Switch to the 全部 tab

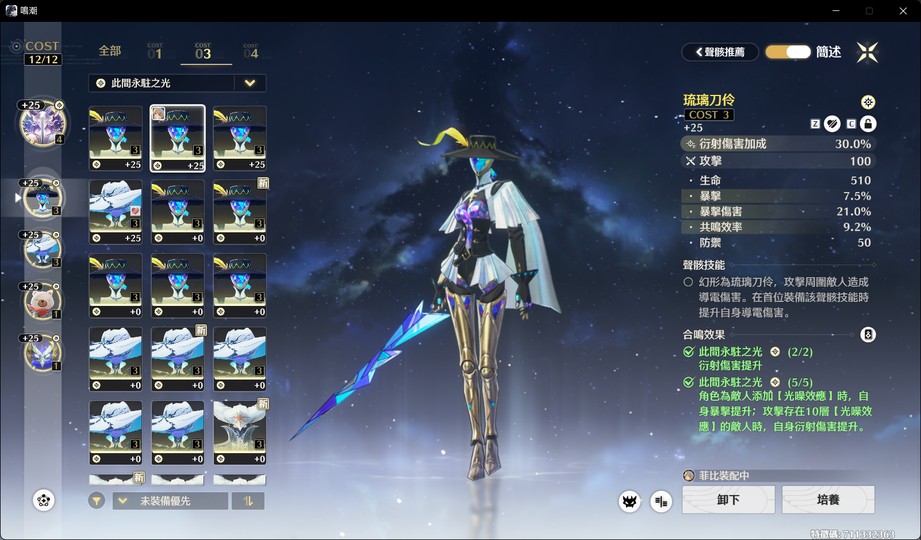(110, 51)
